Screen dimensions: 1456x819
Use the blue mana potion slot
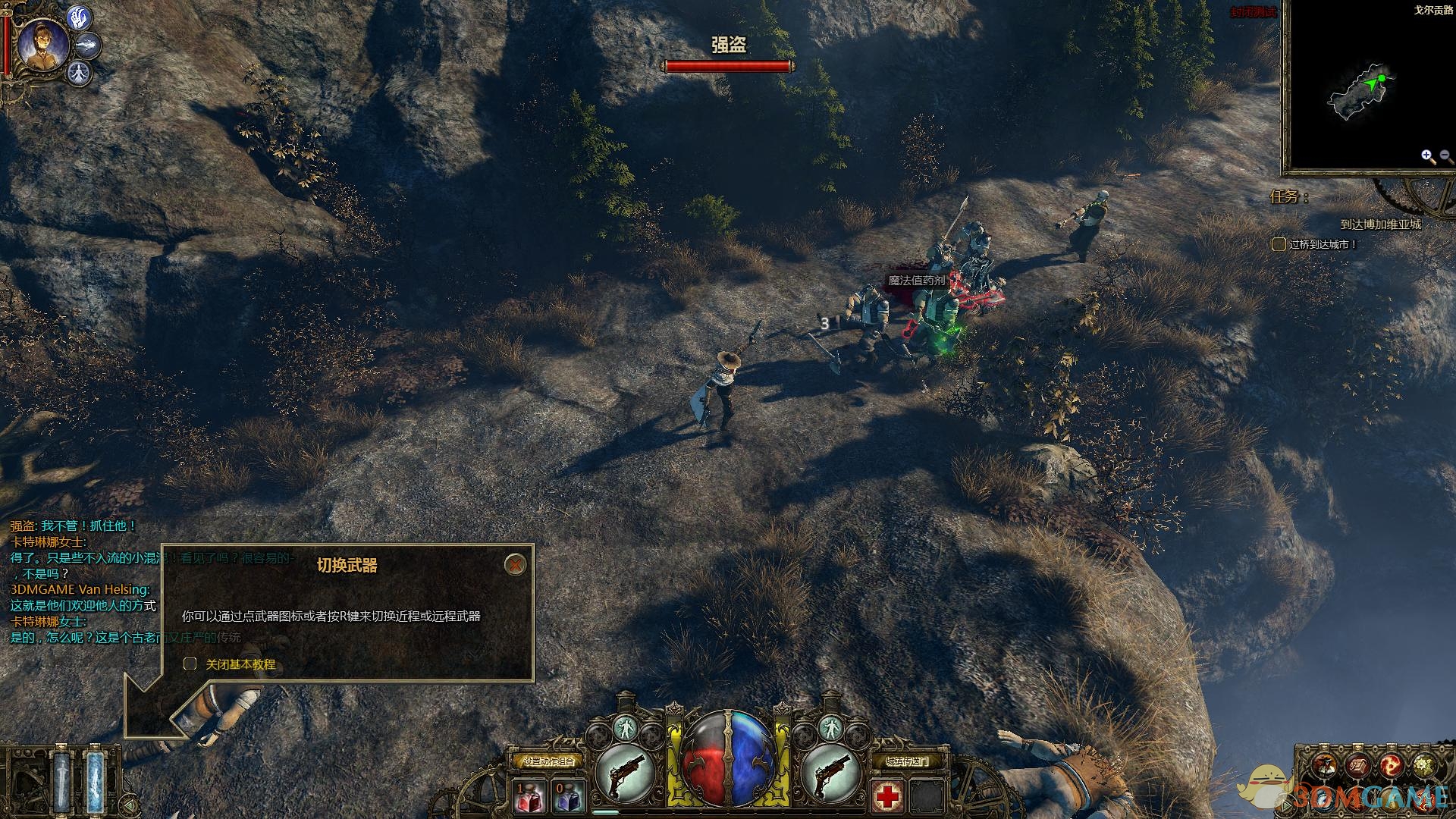568,796
